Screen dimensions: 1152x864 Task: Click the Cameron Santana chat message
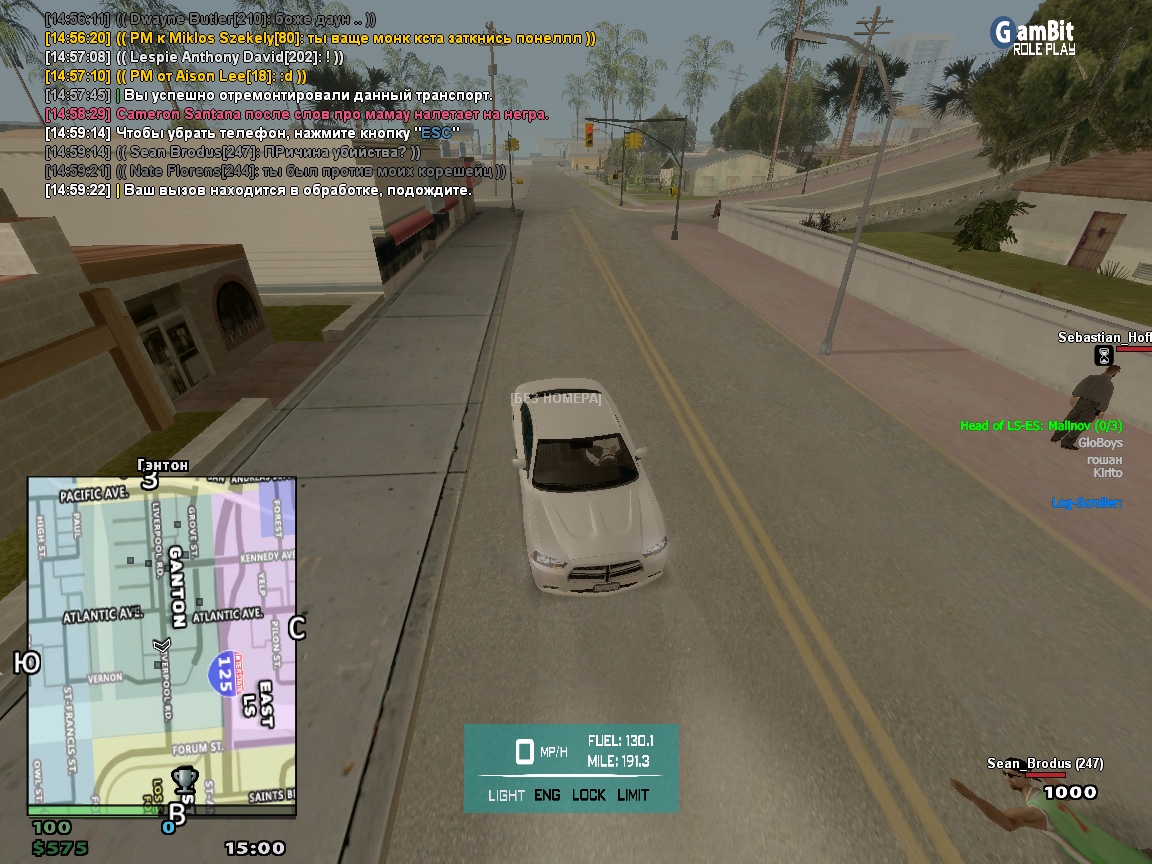point(332,114)
